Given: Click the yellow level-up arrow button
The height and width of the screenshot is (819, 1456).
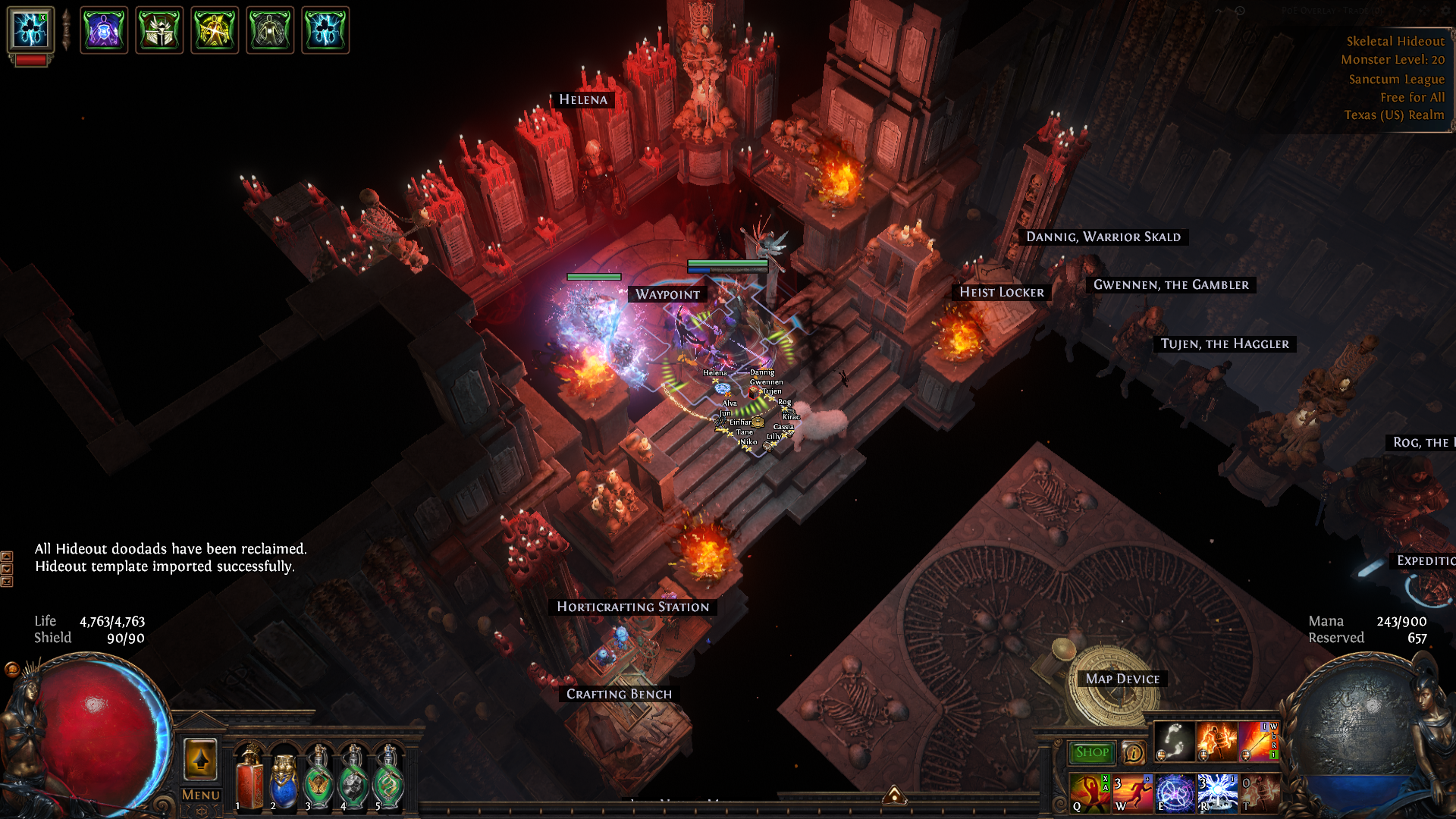Looking at the screenshot, I should tap(201, 759).
